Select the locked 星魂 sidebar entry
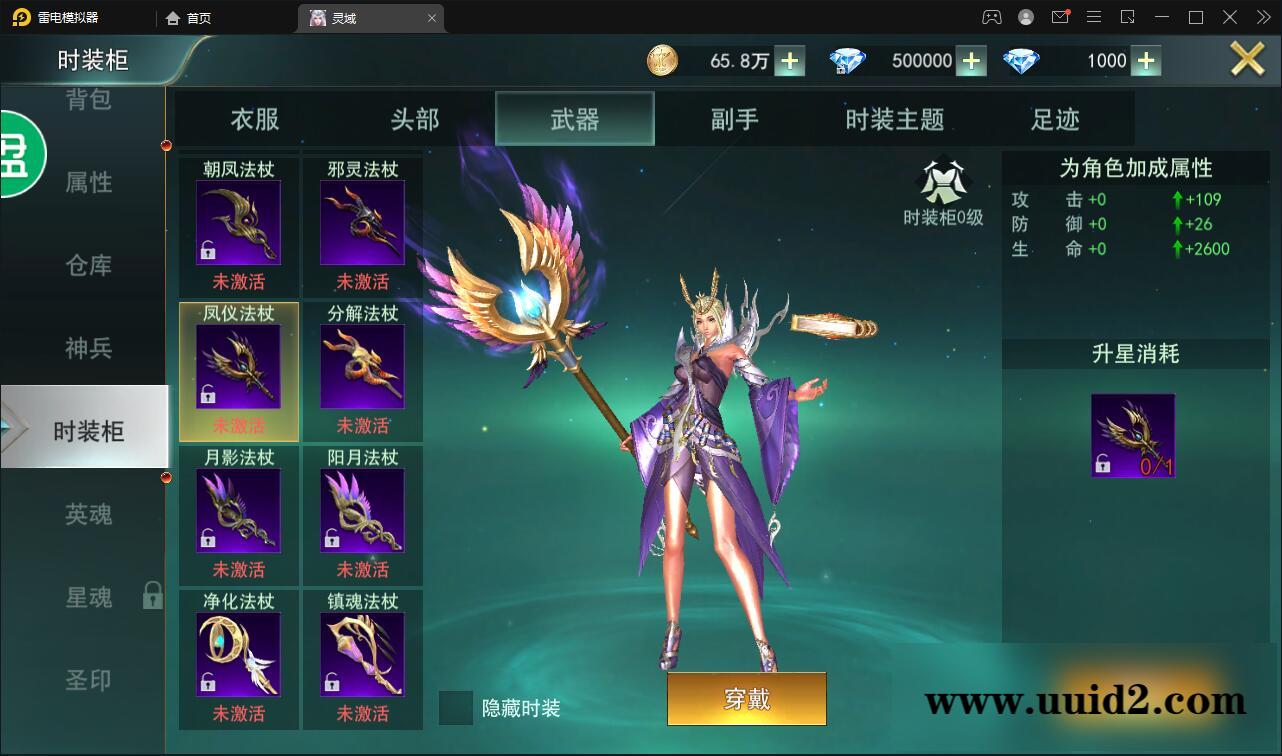 pyautogui.click(x=87, y=597)
